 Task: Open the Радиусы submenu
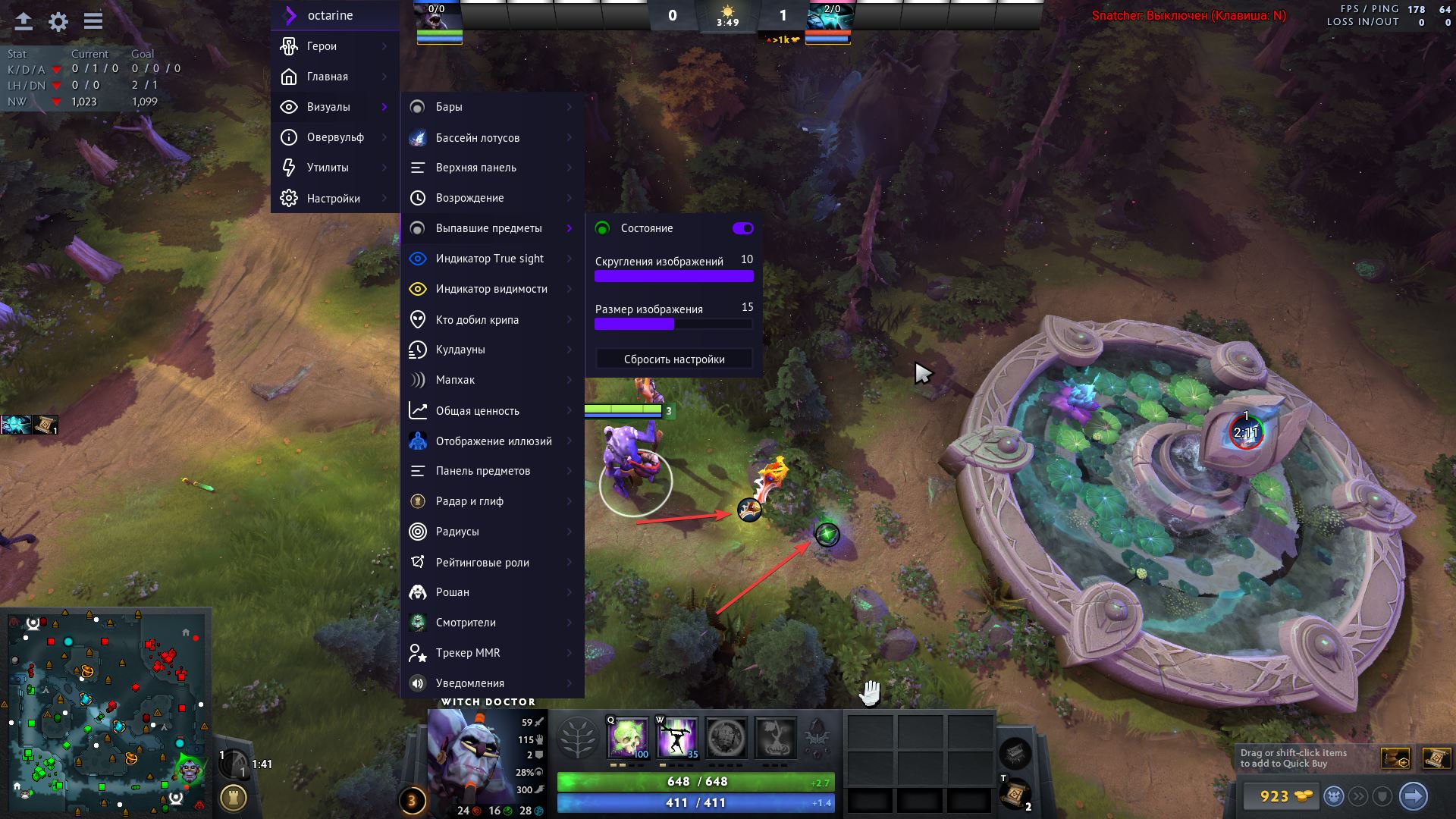coord(491,532)
